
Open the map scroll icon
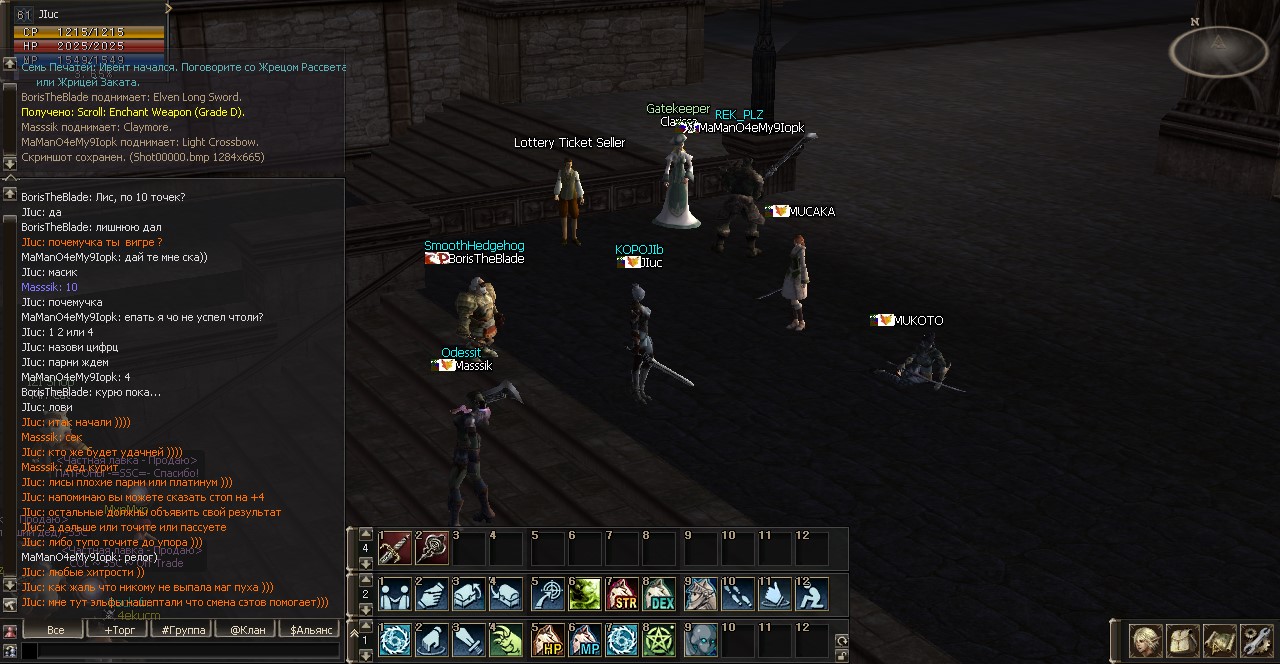tap(1219, 640)
